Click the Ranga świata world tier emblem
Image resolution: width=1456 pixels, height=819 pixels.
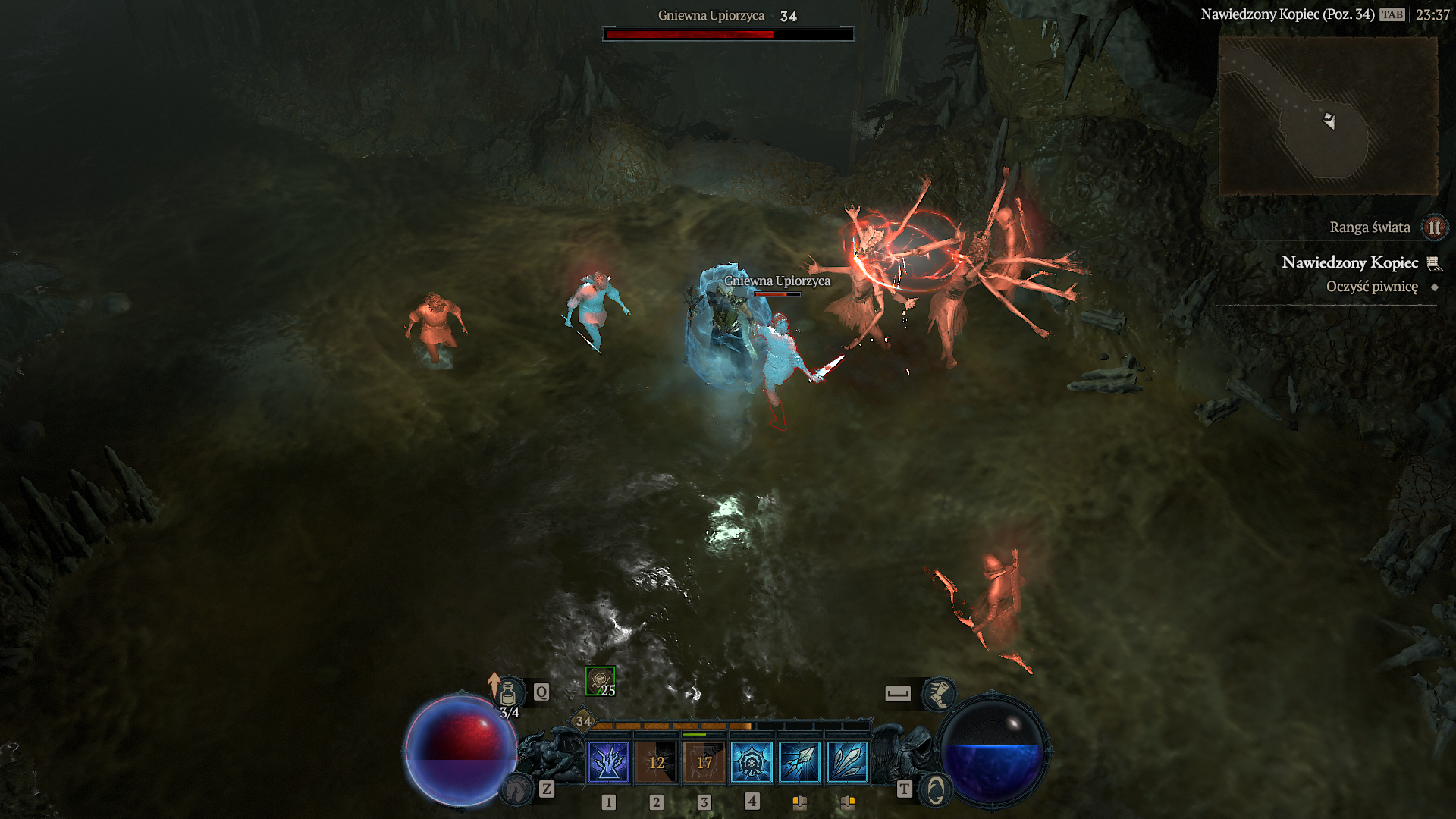pos(1434,227)
